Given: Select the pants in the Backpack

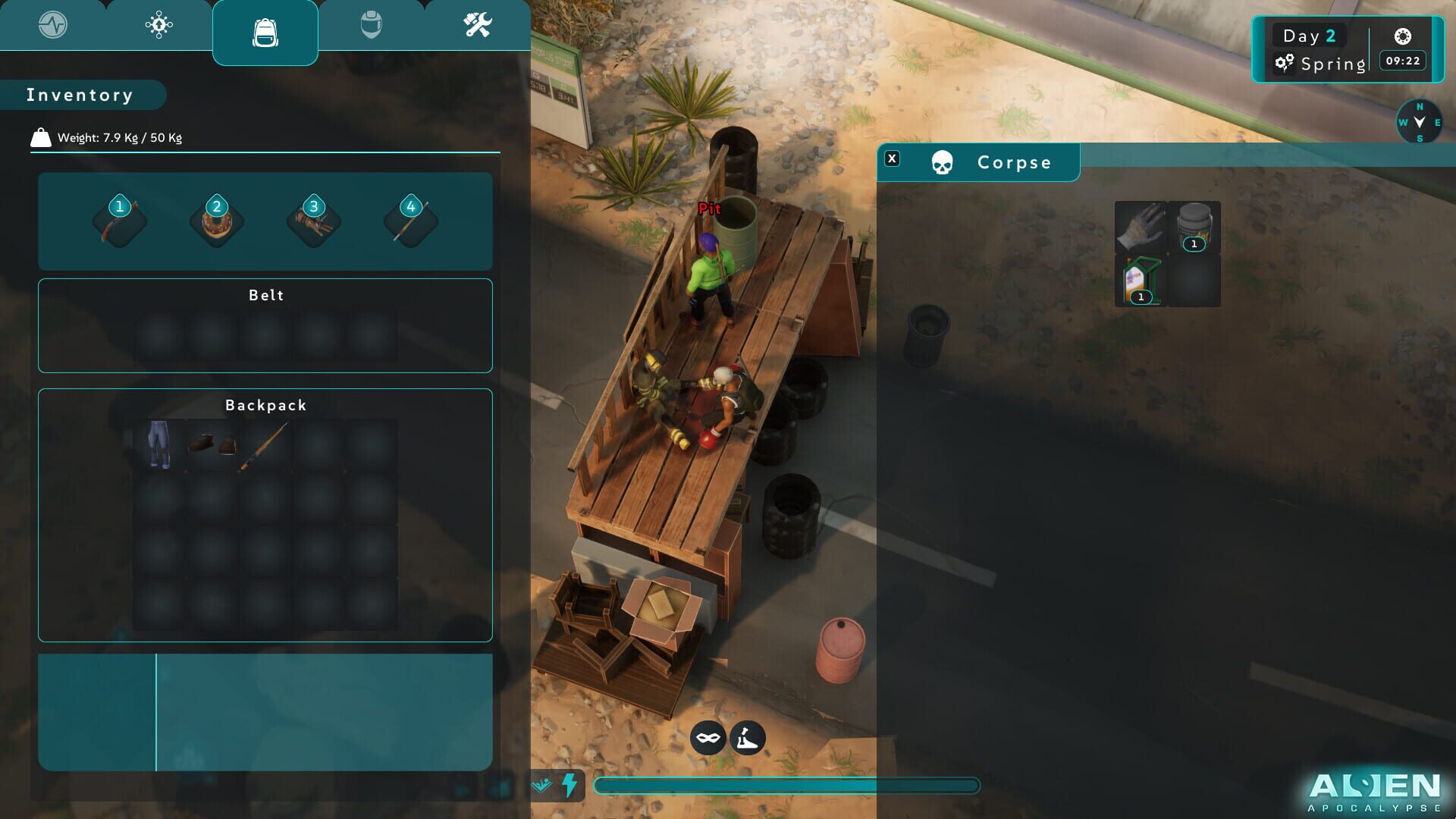Looking at the screenshot, I should point(158,444).
